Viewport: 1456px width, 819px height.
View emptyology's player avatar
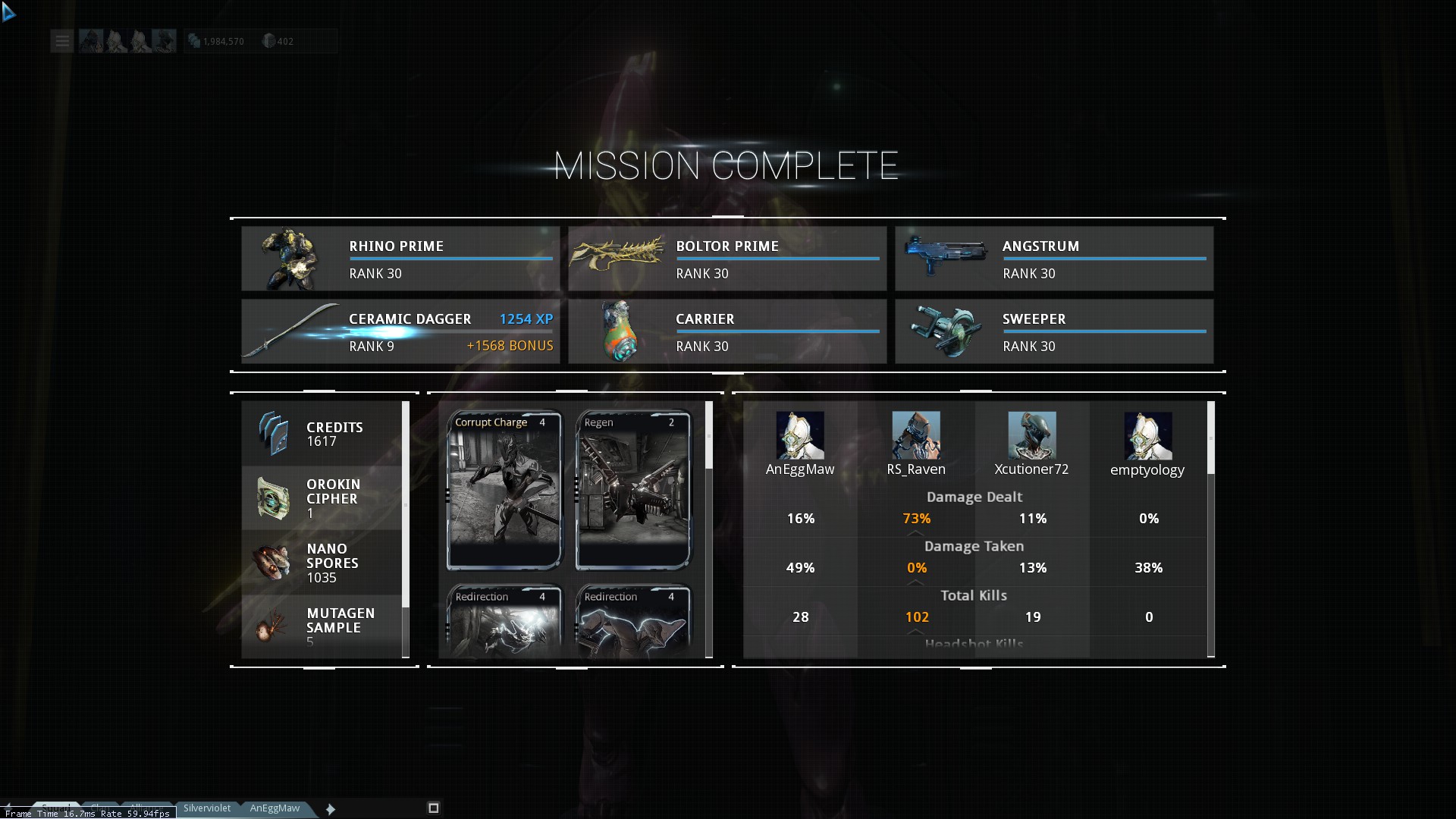(1148, 435)
